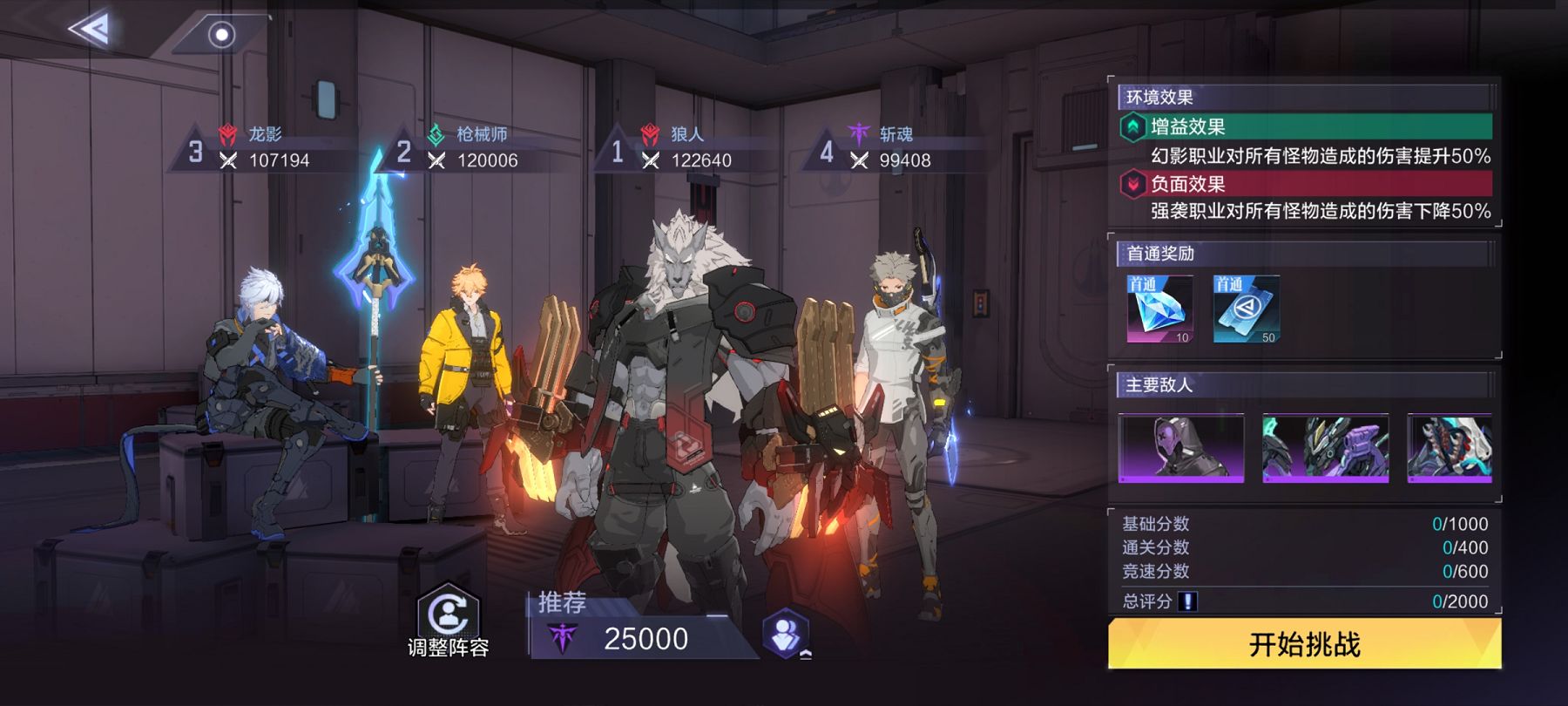View the ticket first-clear reward
The image size is (1568, 706).
(x=1247, y=309)
